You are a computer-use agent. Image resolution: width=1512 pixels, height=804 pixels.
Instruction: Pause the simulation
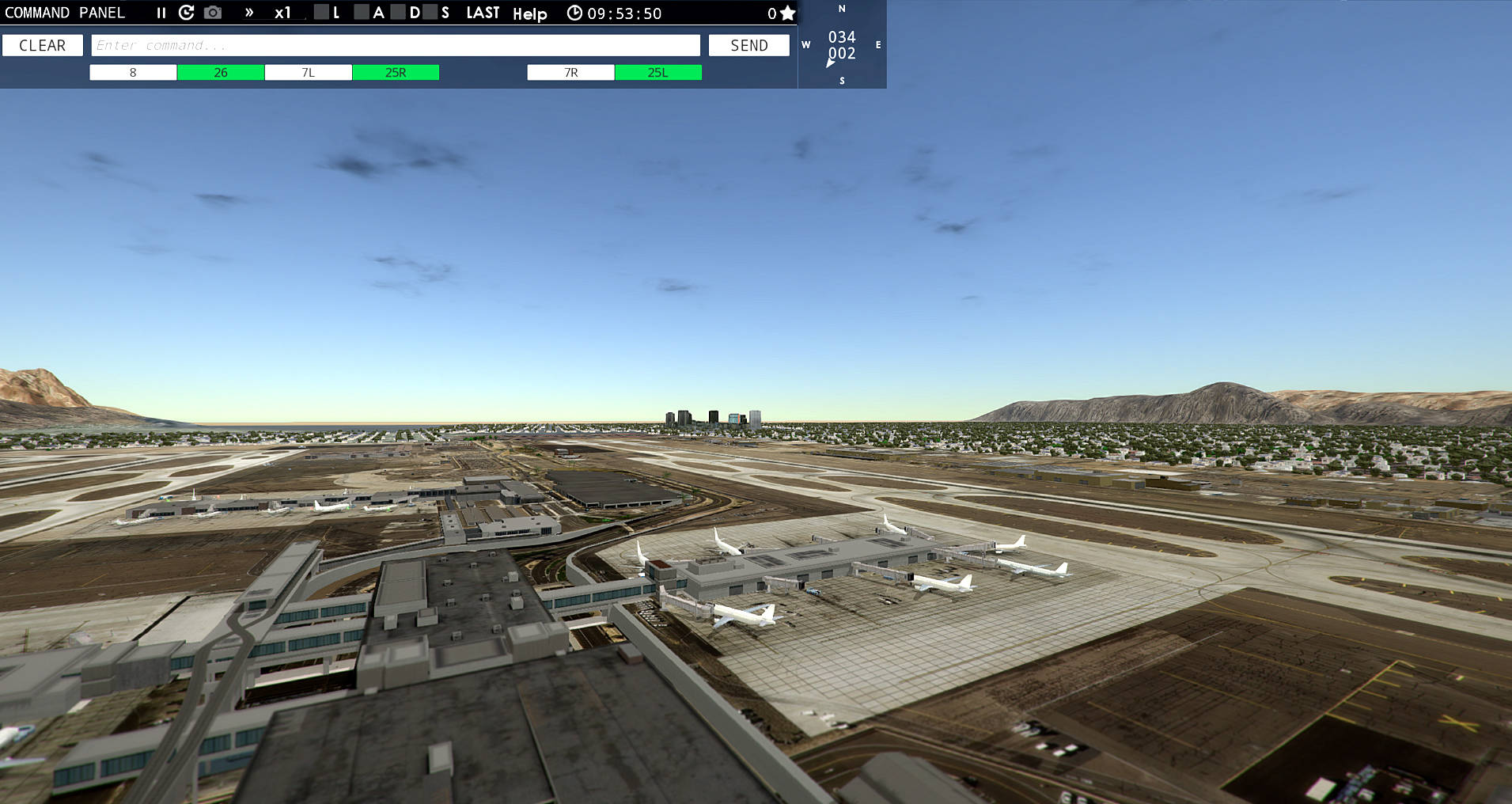pos(161,13)
